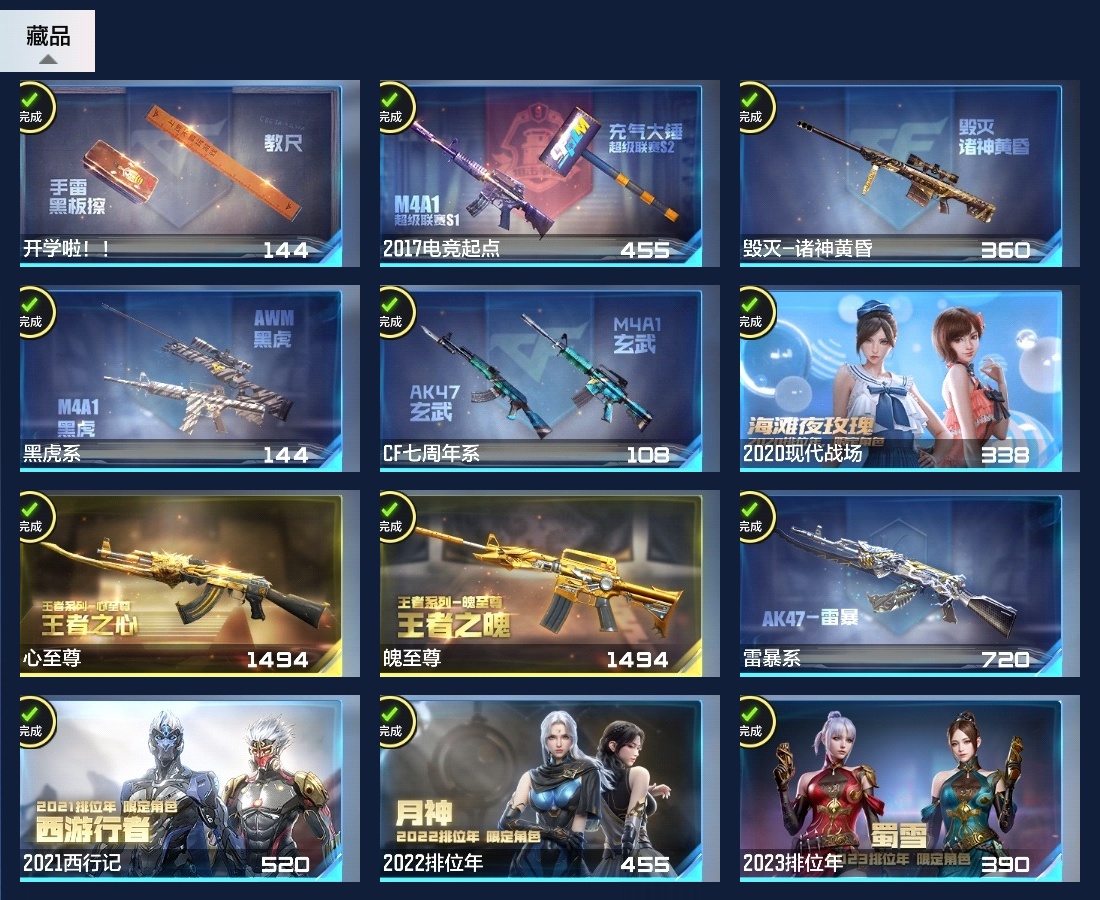Open the 开学啦！！ collection card
The image size is (1100, 900).
(x=180, y=175)
